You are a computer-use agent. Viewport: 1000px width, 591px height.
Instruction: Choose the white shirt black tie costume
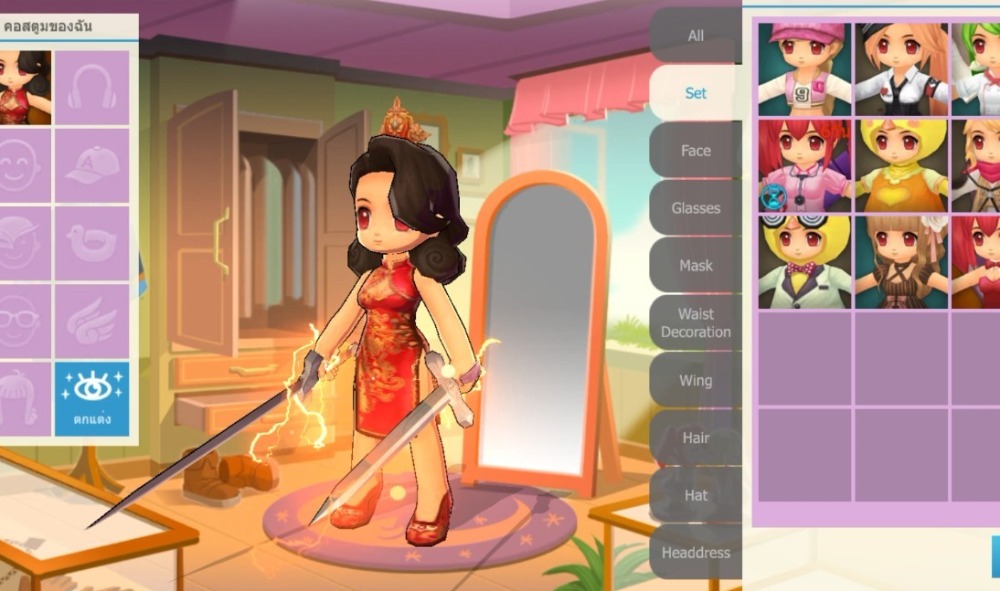901,68
